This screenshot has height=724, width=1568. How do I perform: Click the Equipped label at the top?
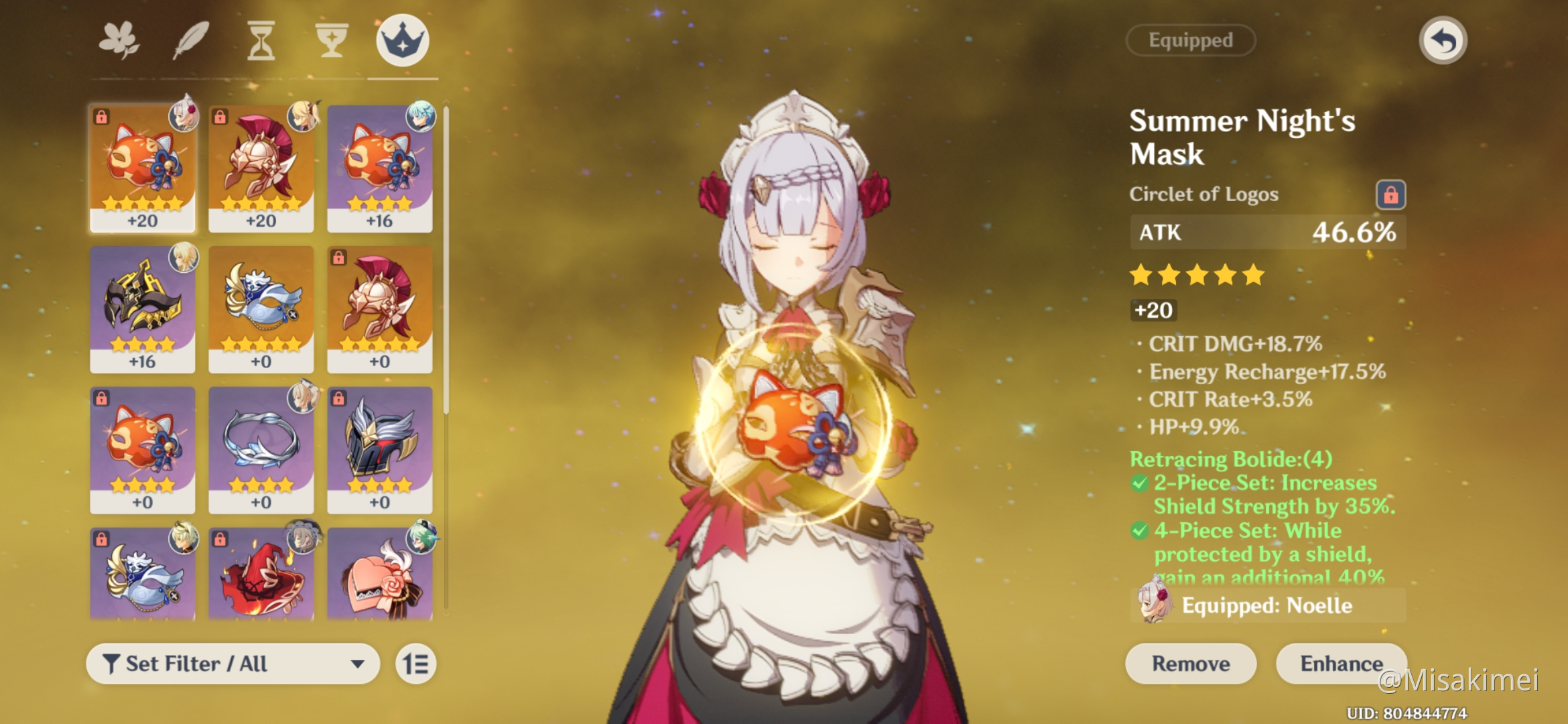point(1190,40)
